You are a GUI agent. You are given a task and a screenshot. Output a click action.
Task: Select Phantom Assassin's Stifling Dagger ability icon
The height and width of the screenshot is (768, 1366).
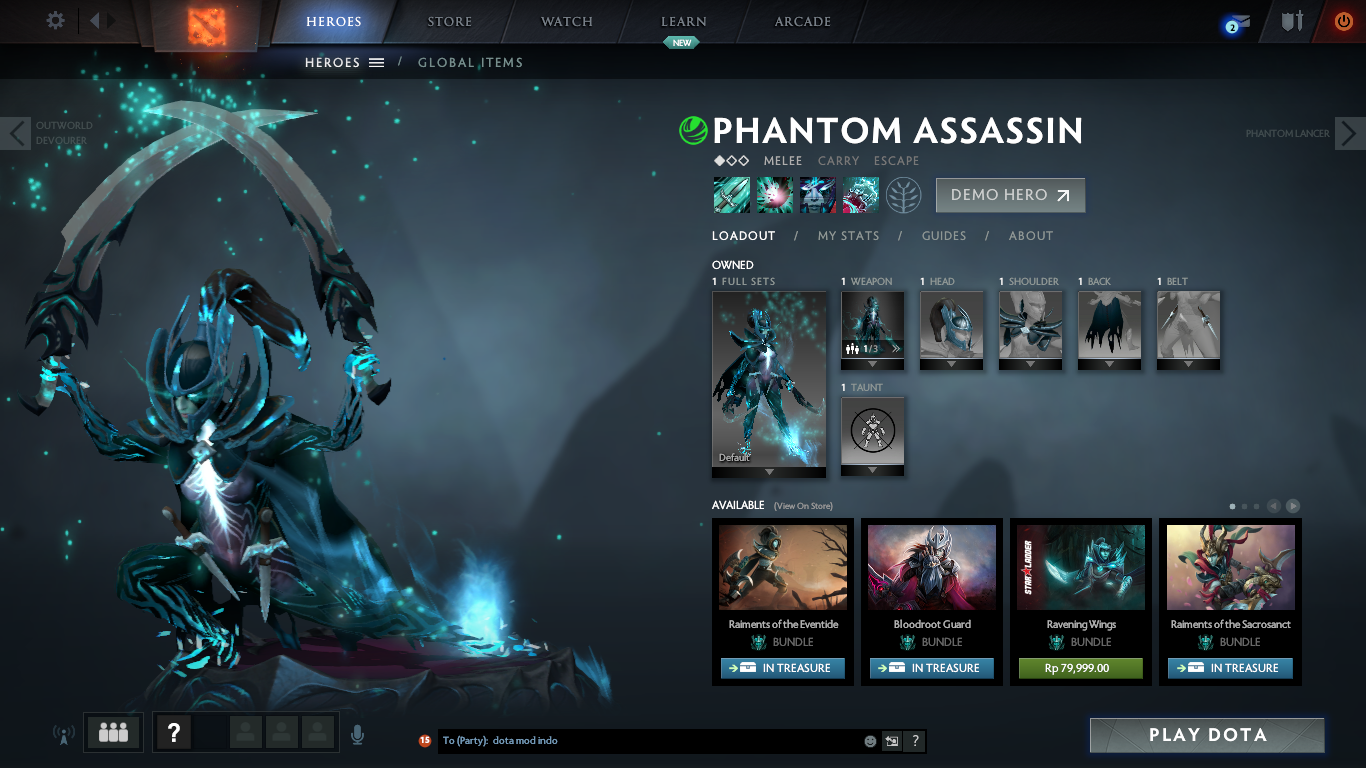[x=731, y=194]
